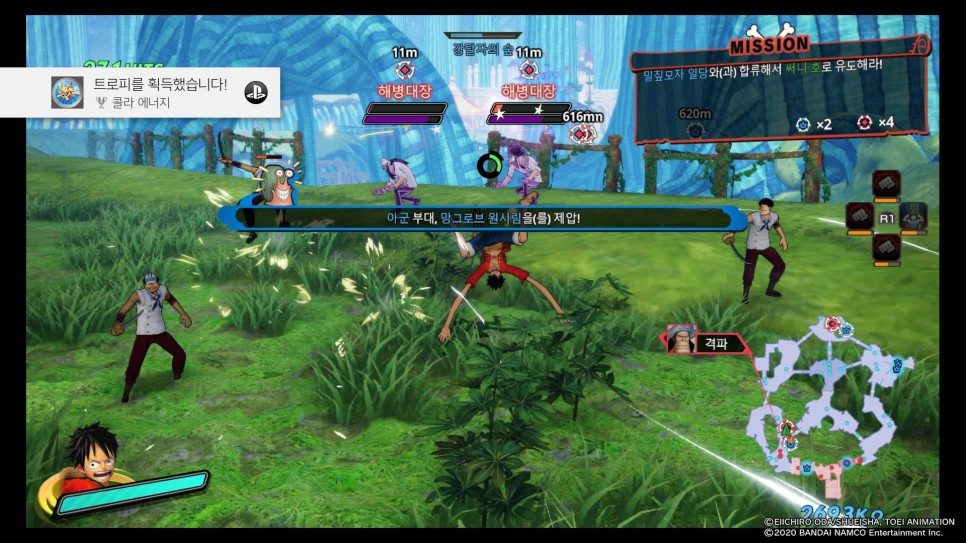Activate the blue muscle power-up skill icon
The height and width of the screenshot is (543, 966).
coord(913,216)
